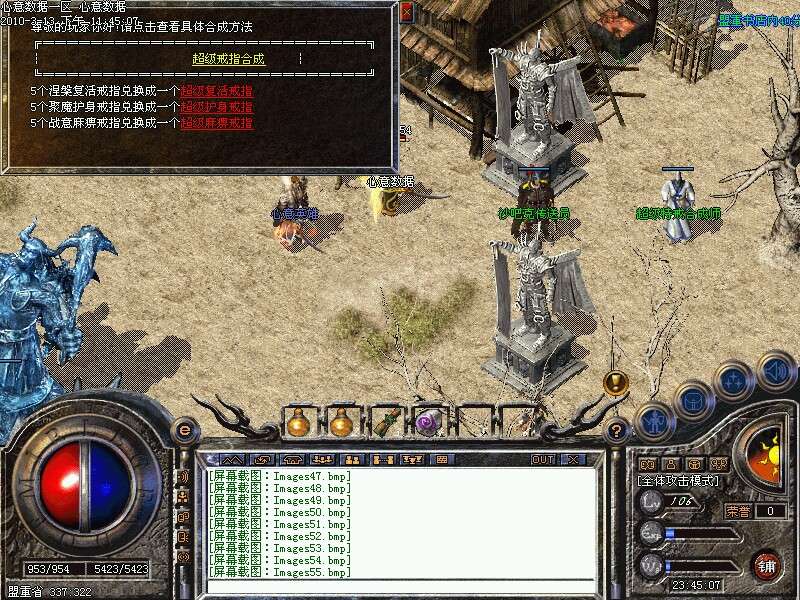
Task: Open the 超级戒指合成 heading link
Action: click(x=229, y=59)
